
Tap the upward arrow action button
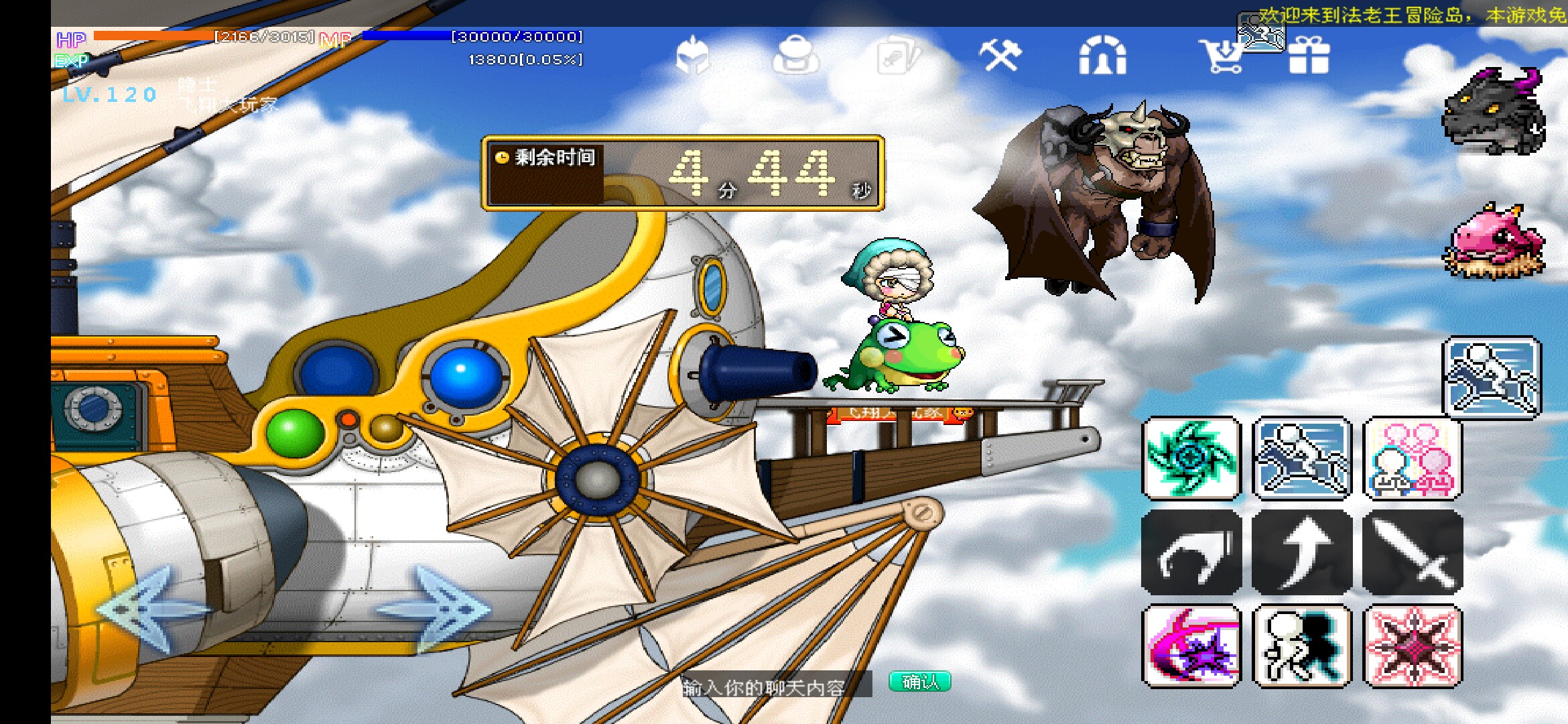point(1301,552)
